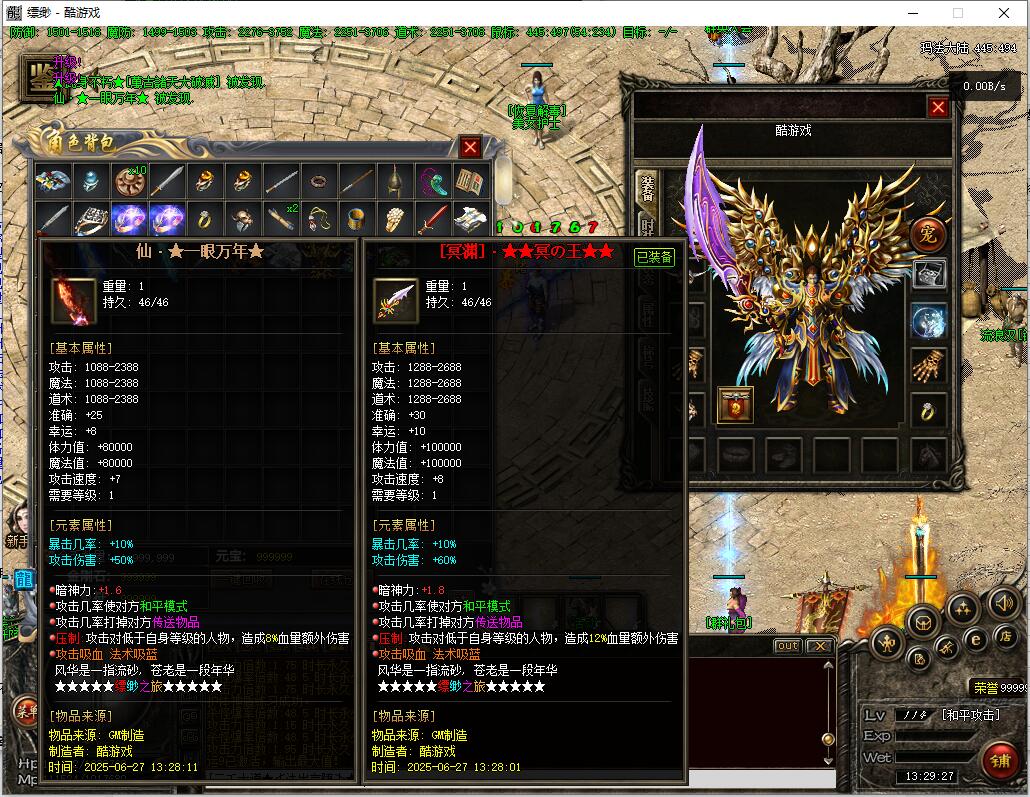Select the stacked x10 wheel item
Screen dimensions: 1030x797
click(130, 181)
